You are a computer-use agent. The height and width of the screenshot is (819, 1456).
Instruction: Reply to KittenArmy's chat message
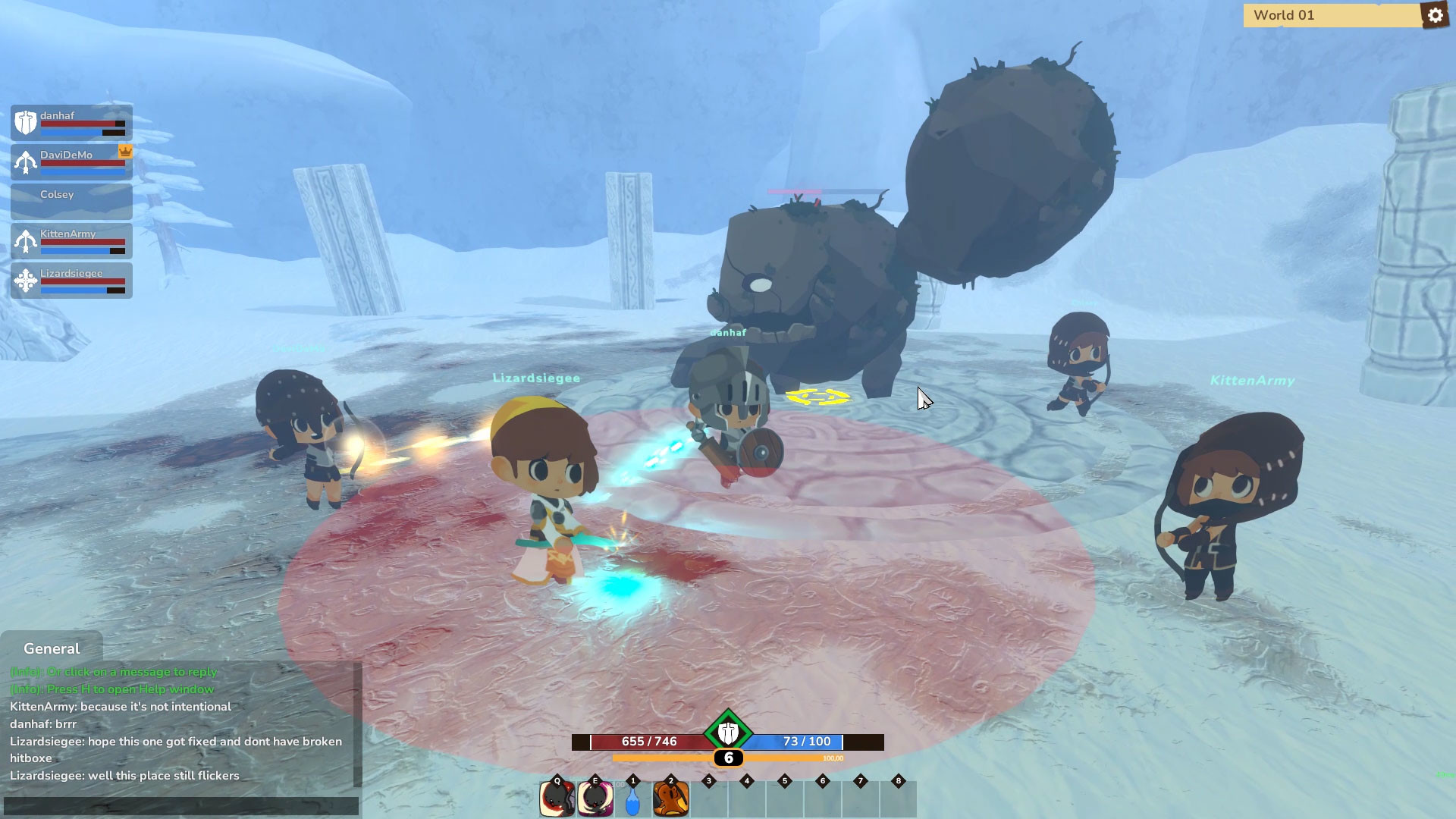click(121, 707)
